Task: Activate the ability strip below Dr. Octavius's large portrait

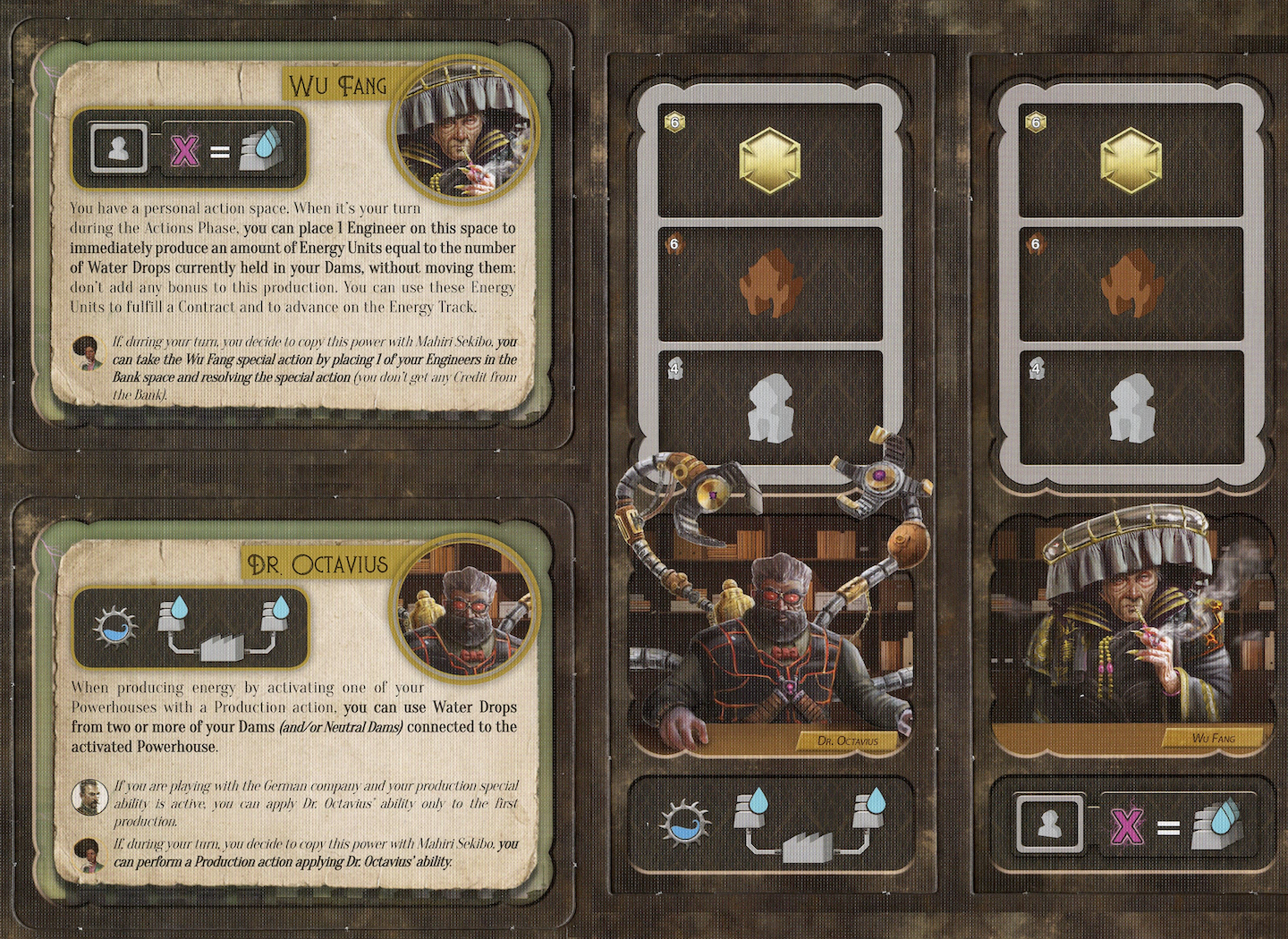Action: [771, 824]
